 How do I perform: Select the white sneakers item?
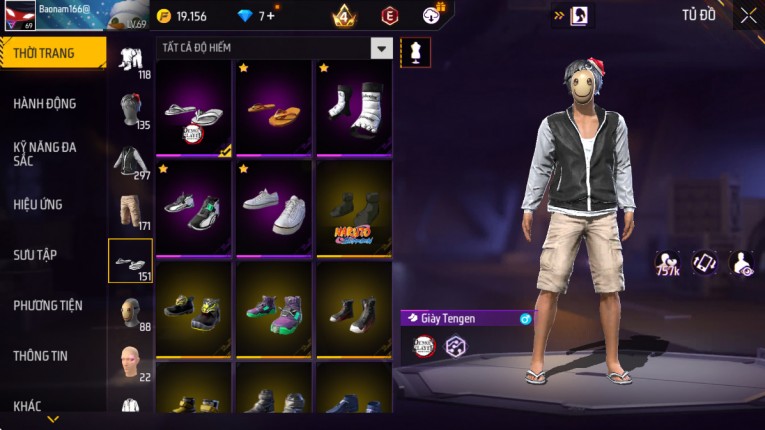[x=274, y=208]
